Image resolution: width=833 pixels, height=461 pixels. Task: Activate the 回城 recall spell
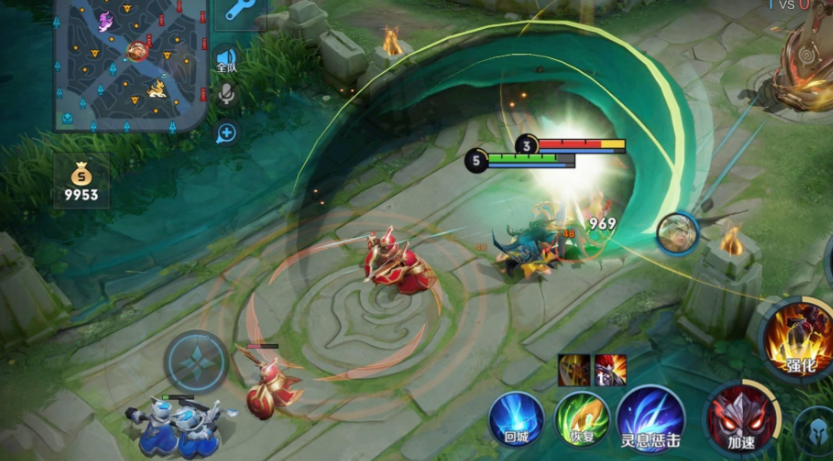[516, 418]
